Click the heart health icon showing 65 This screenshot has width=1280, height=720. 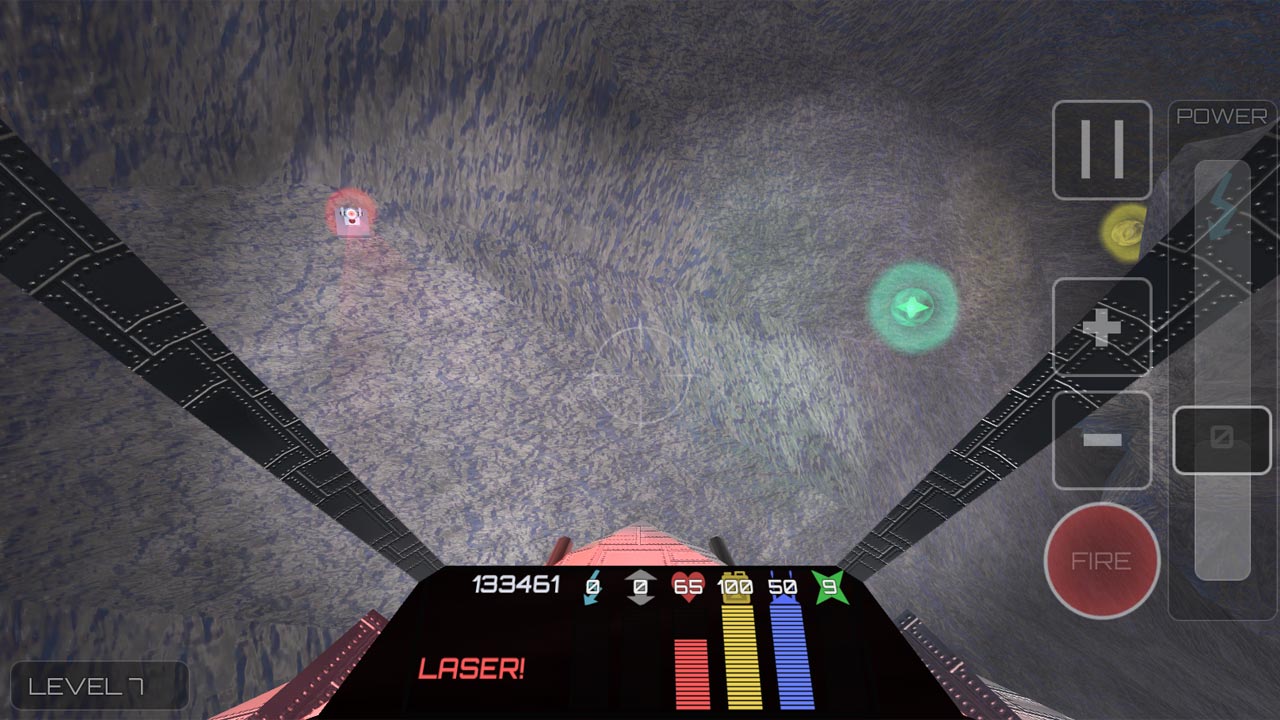[x=688, y=586]
